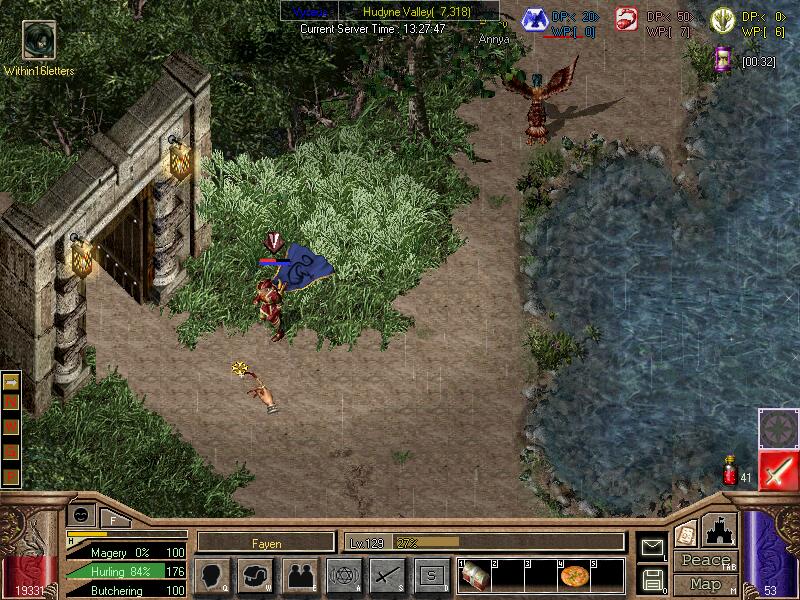Click the floppy disk save icon

(x=652, y=579)
